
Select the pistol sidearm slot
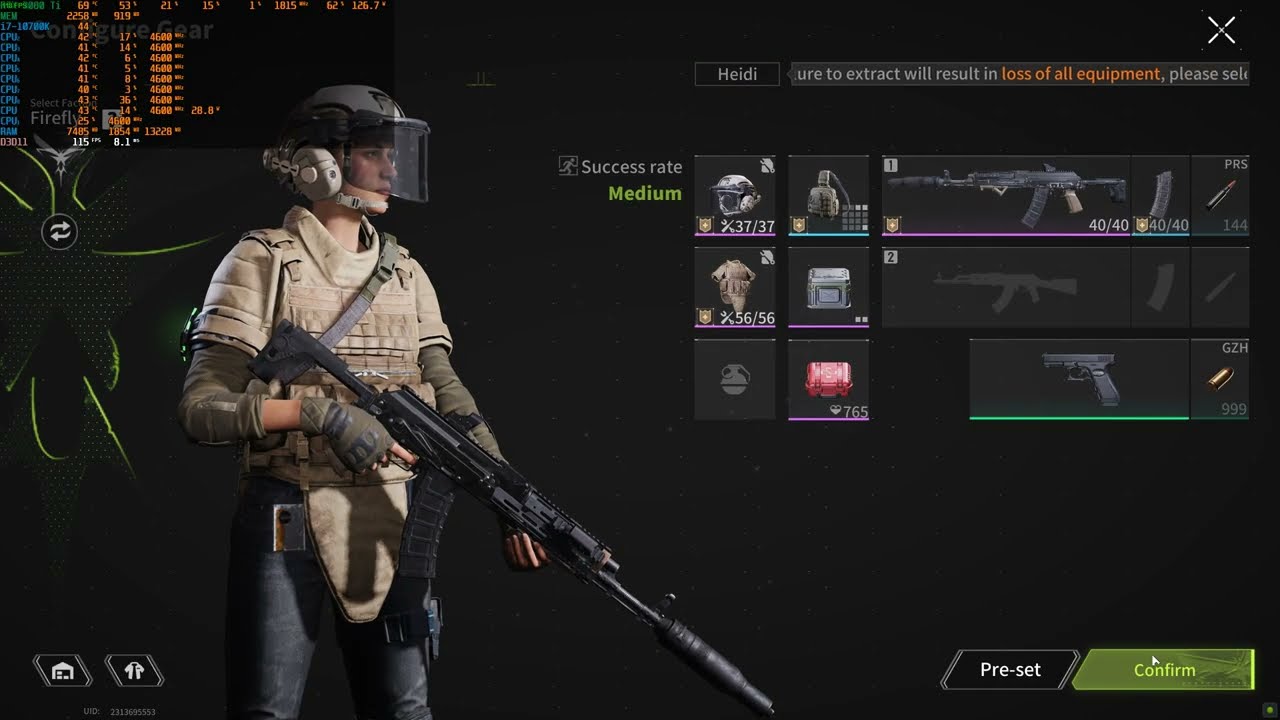[x=1079, y=379]
